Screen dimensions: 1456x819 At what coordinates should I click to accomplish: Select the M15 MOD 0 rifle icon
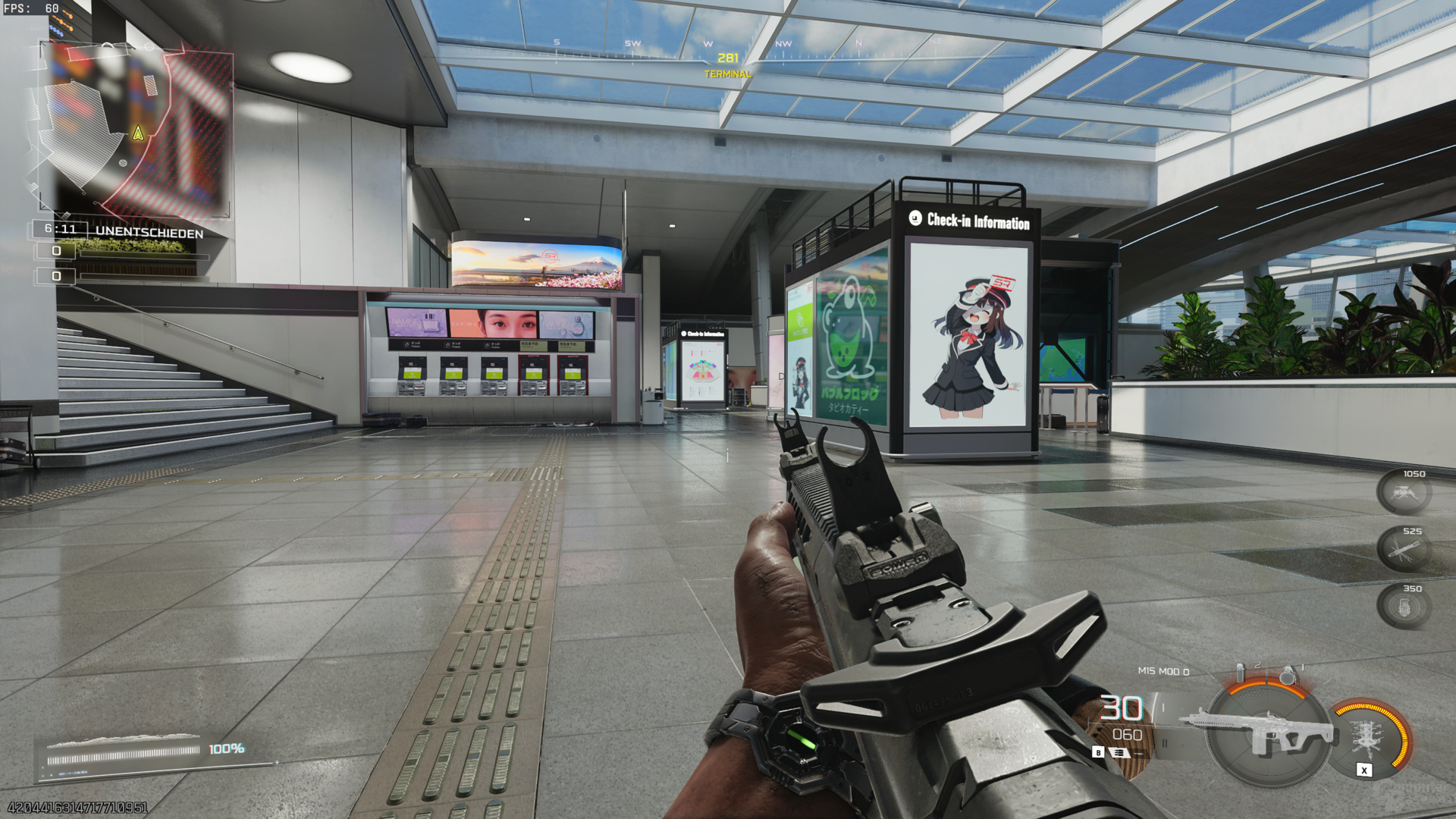[1263, 731]
